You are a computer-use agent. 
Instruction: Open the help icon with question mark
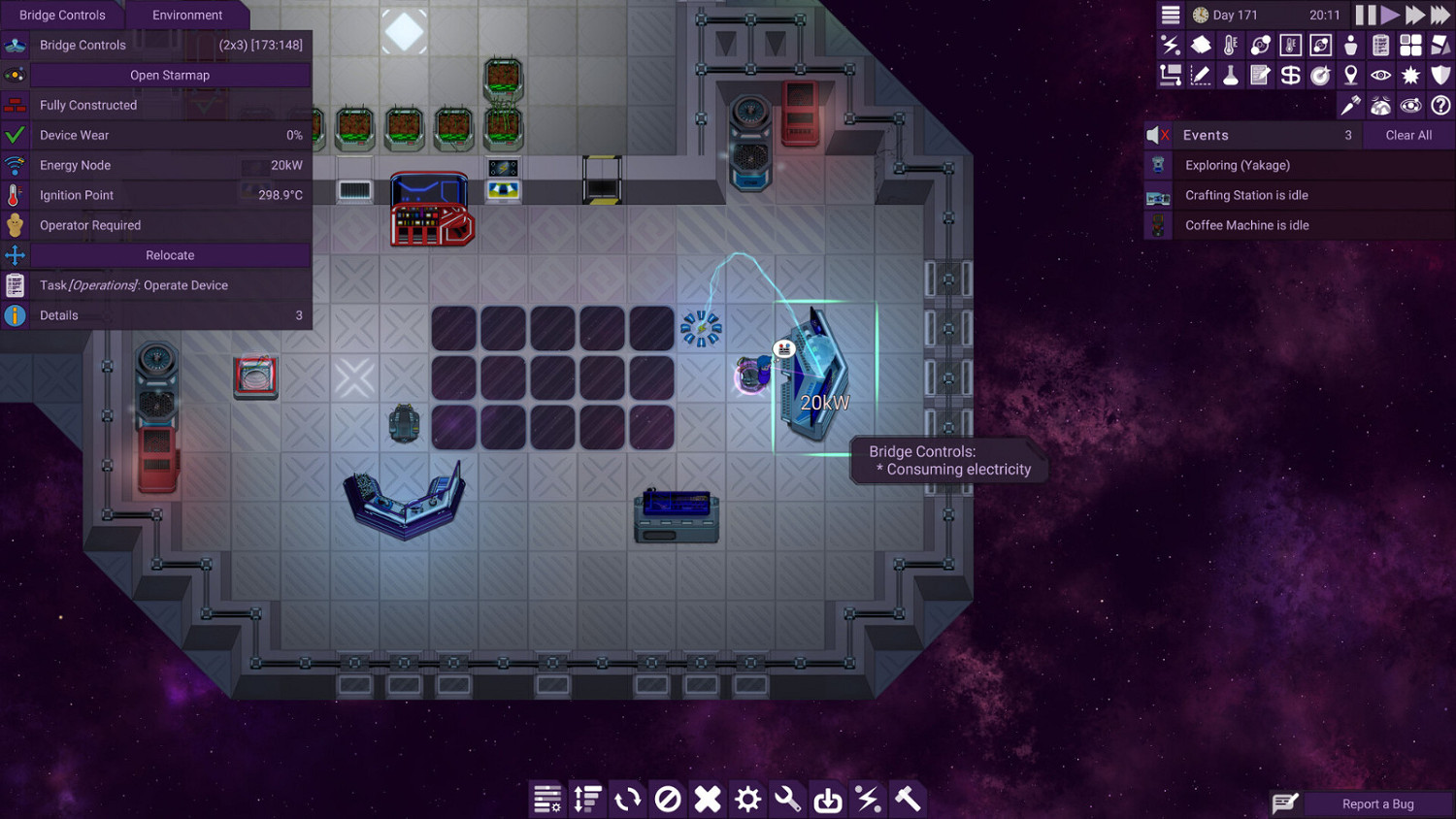click(x=1441, y=105)
